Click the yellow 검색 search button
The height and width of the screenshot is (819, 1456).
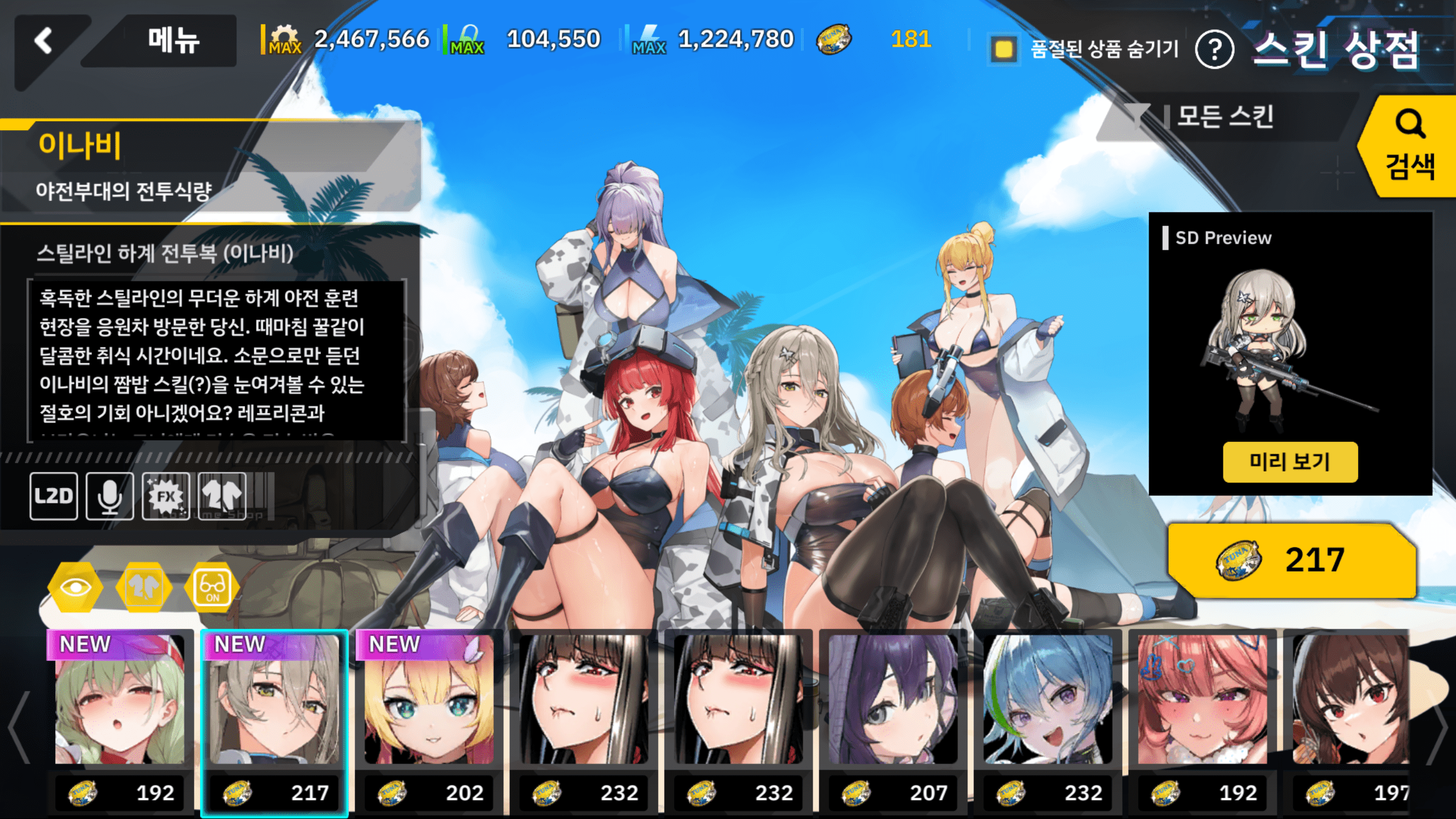click(1409, 147)
